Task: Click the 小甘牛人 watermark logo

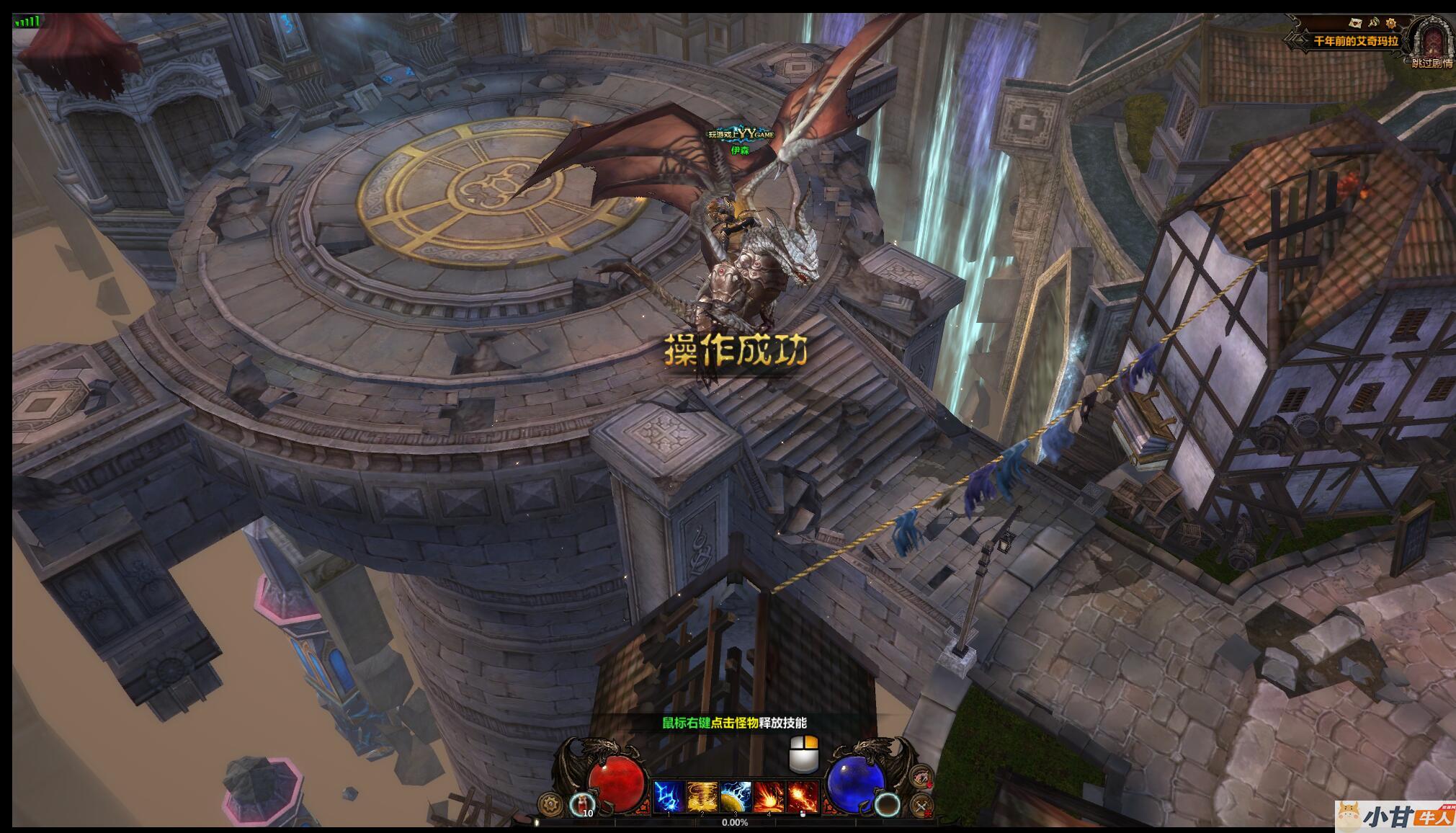Action: [1394, 817]
